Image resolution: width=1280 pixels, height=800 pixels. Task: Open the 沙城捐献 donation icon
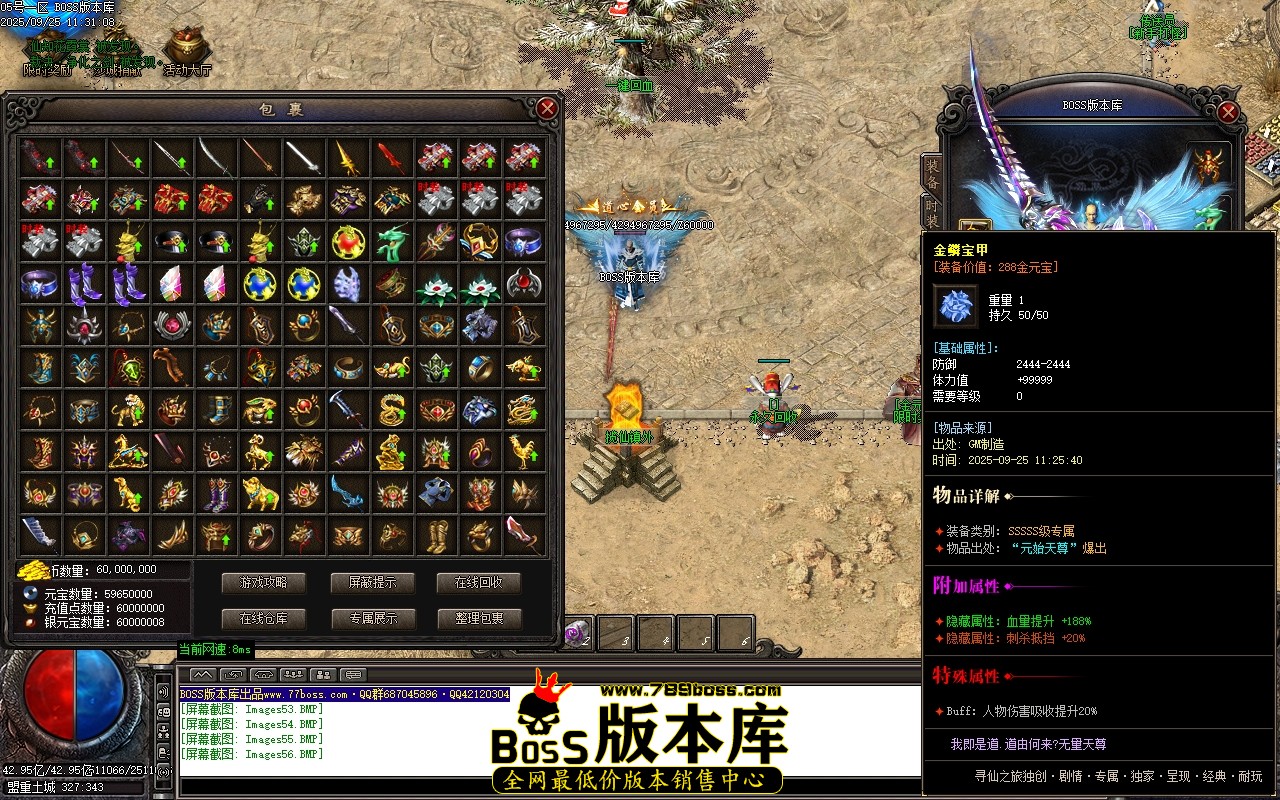click(115, 43)
